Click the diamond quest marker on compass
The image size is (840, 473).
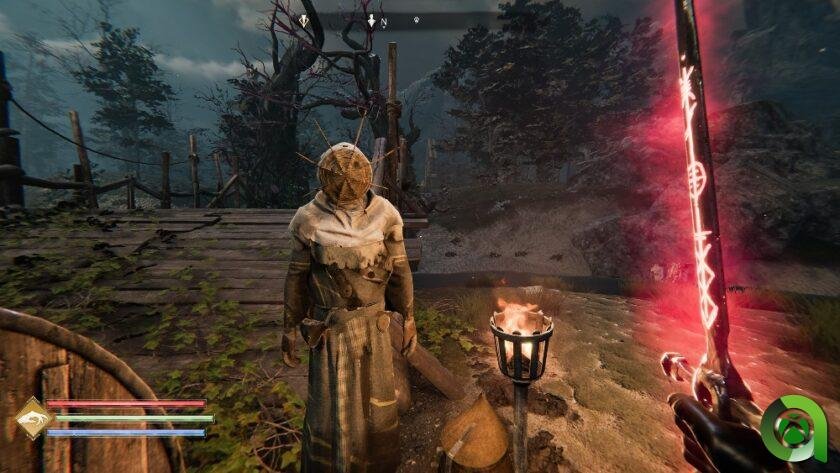(304, 20)
